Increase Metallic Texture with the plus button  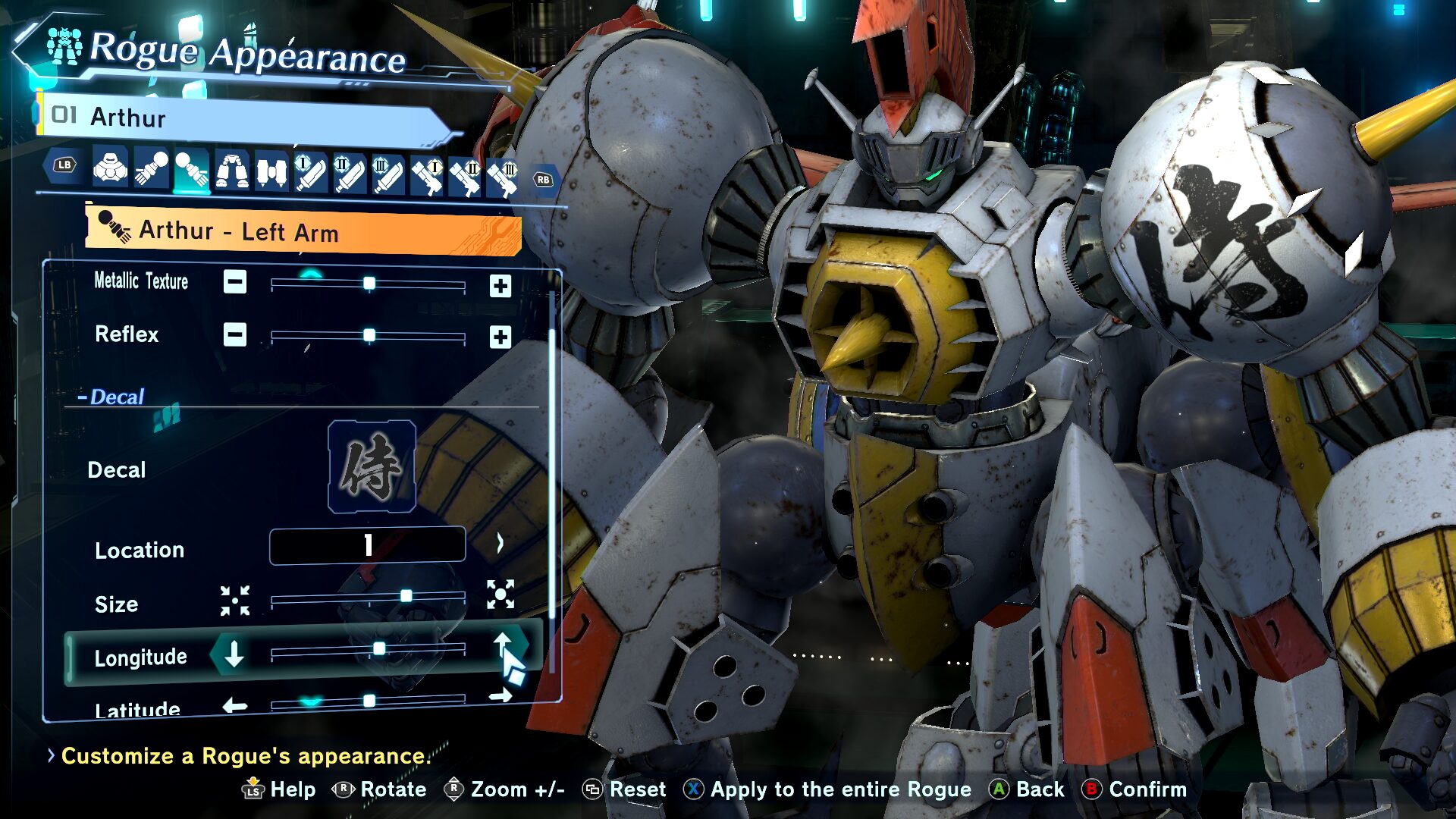click(500, 286)
